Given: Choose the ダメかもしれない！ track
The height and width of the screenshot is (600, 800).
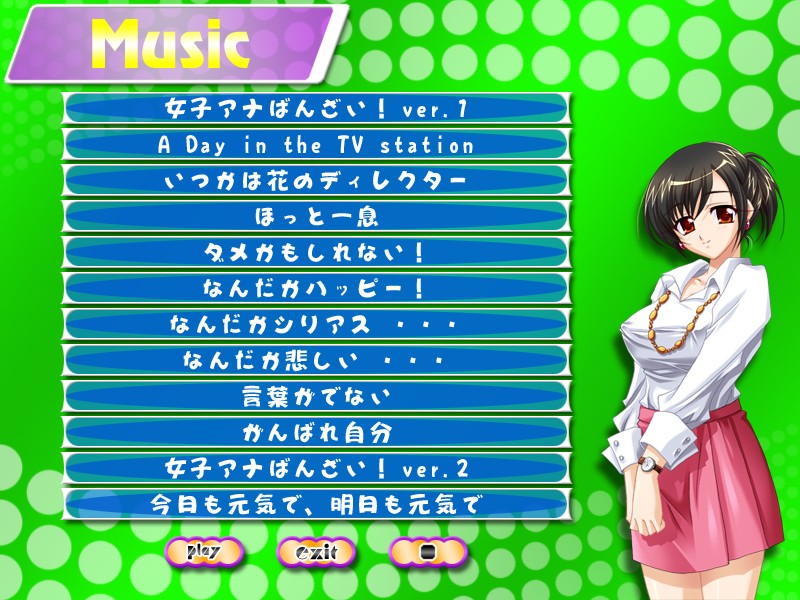Looking at the screenshot, I should 316,252.
